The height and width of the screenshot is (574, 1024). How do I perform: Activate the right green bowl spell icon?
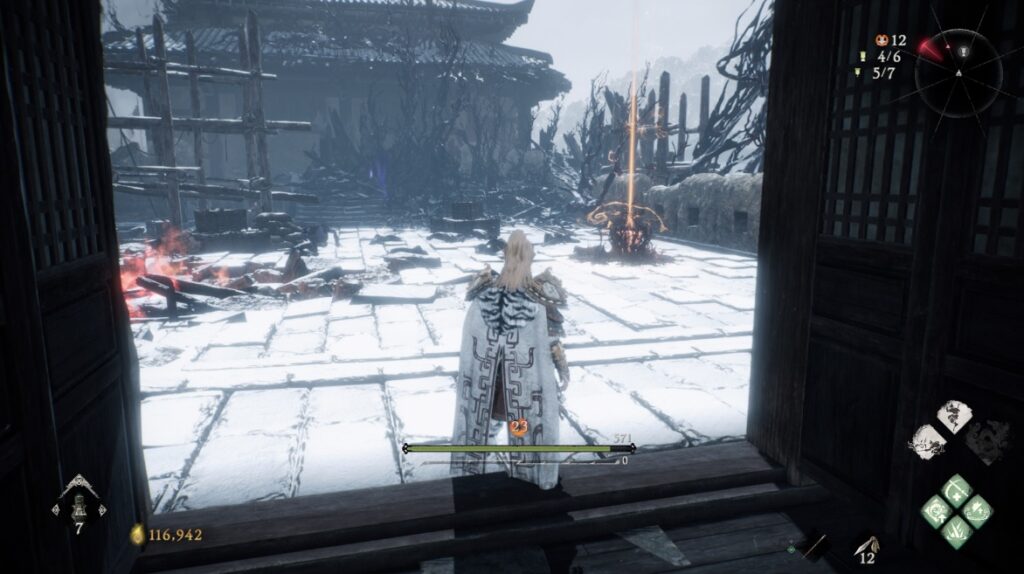tap(977, 511)
